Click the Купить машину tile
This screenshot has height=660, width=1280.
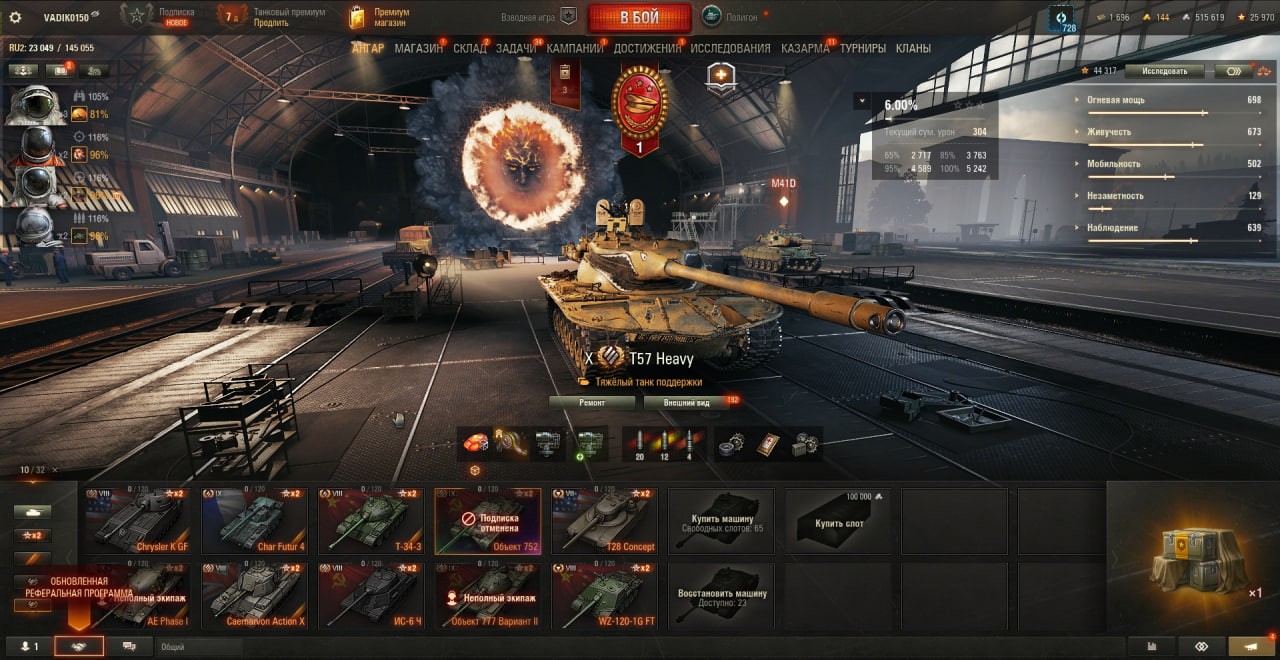coord(720,521)
